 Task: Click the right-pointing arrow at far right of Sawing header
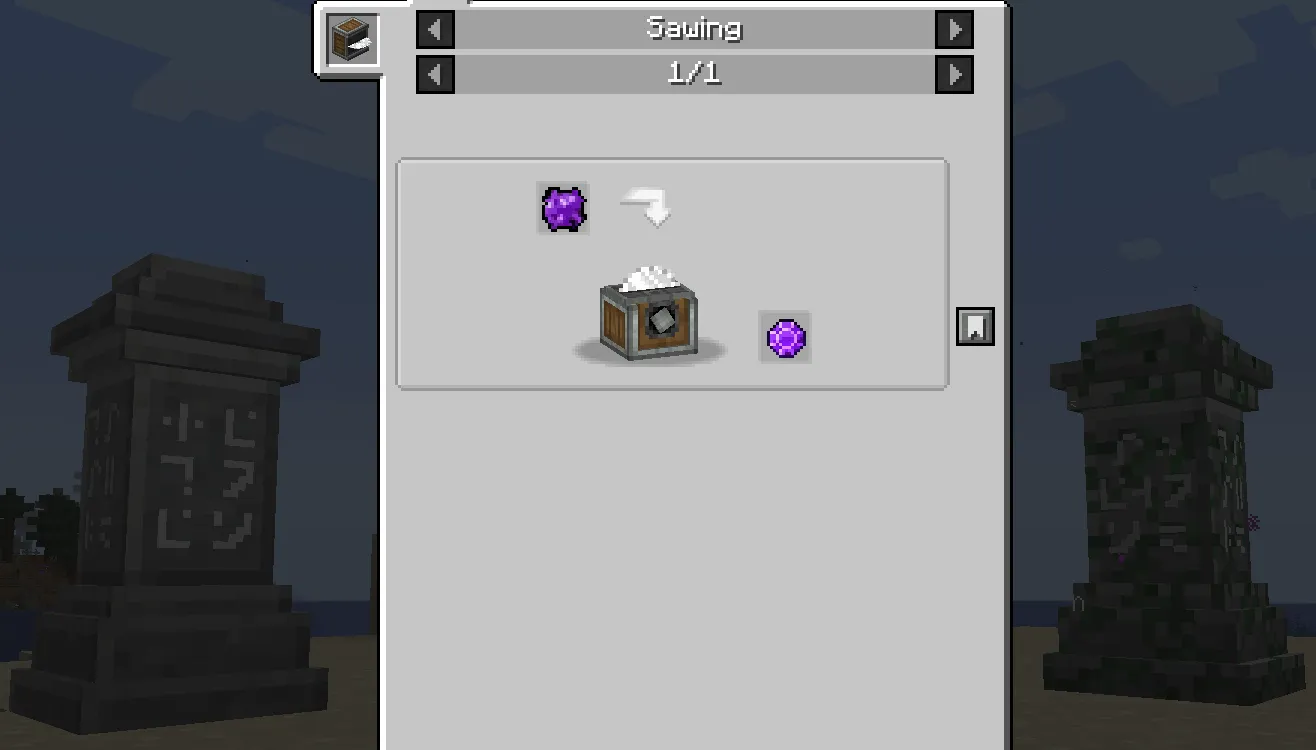[955, 29]
